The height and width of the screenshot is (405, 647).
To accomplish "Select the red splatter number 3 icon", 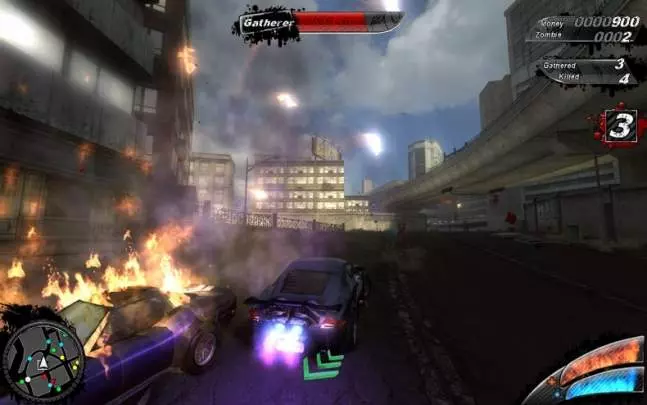I will 619,127.
